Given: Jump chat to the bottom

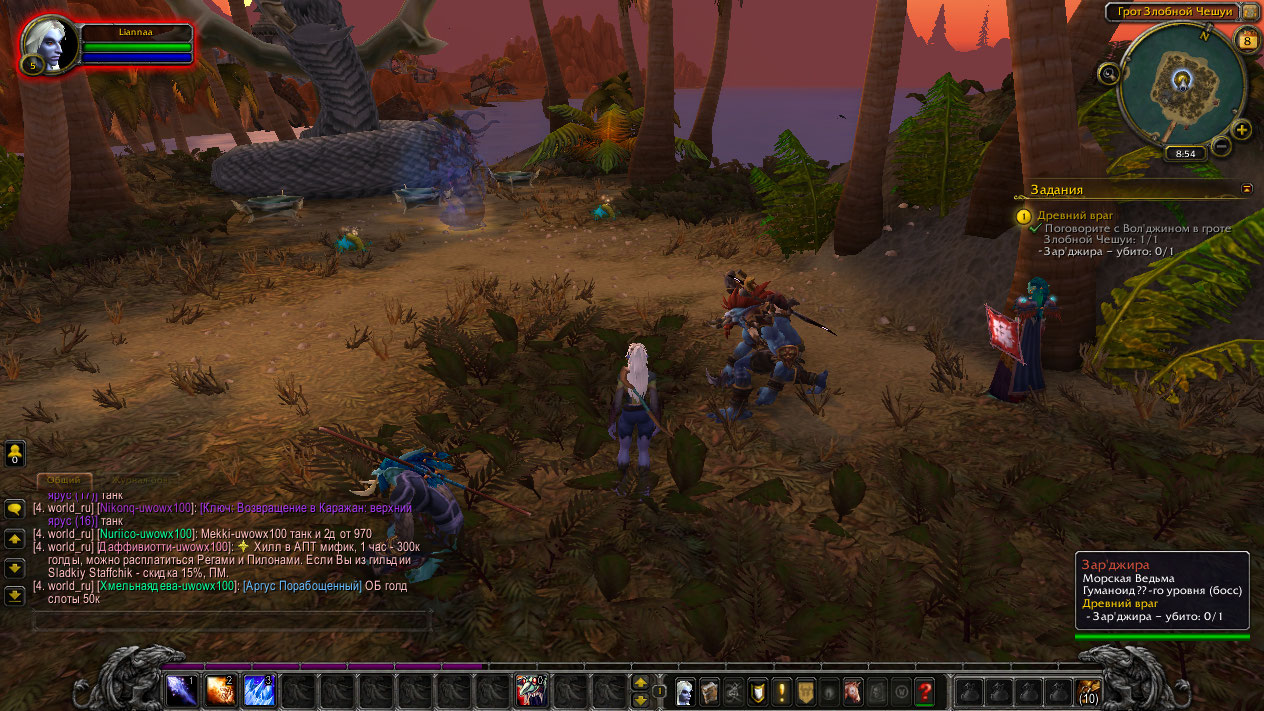Looking at the screenshot, I should point(15,595).
